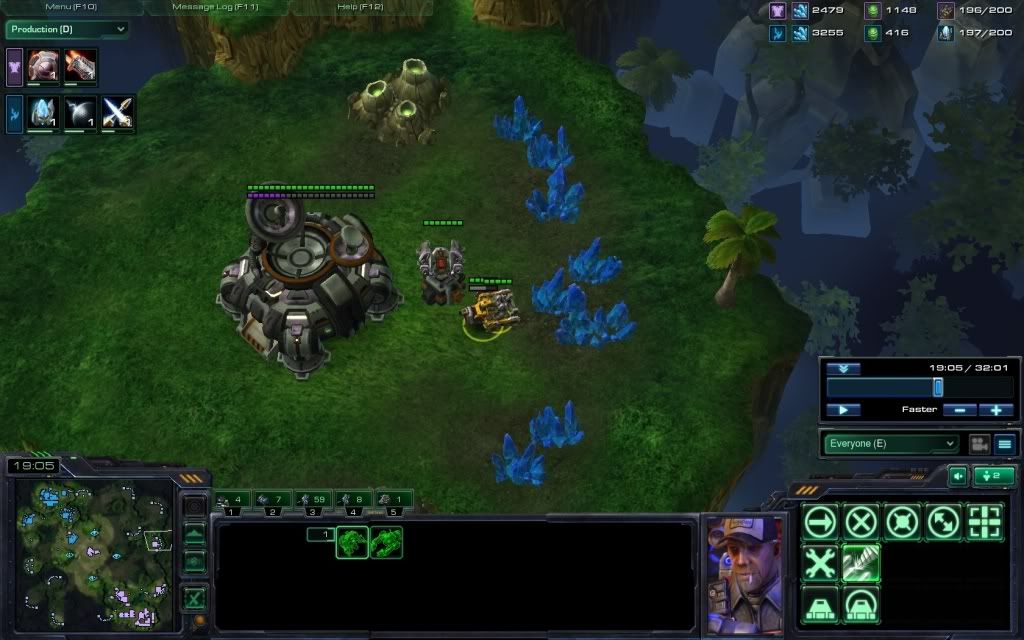Select the Stop command icon
The image size is (1024, 640).
[x=861, y=522]
